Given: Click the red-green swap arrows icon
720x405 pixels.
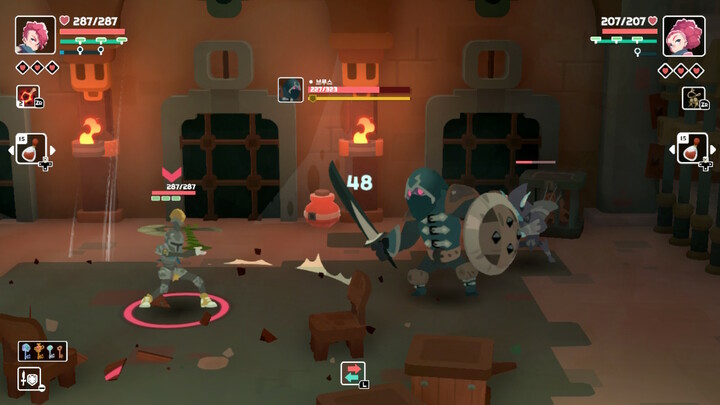Looking at the screenshot, I should [353, 372].
